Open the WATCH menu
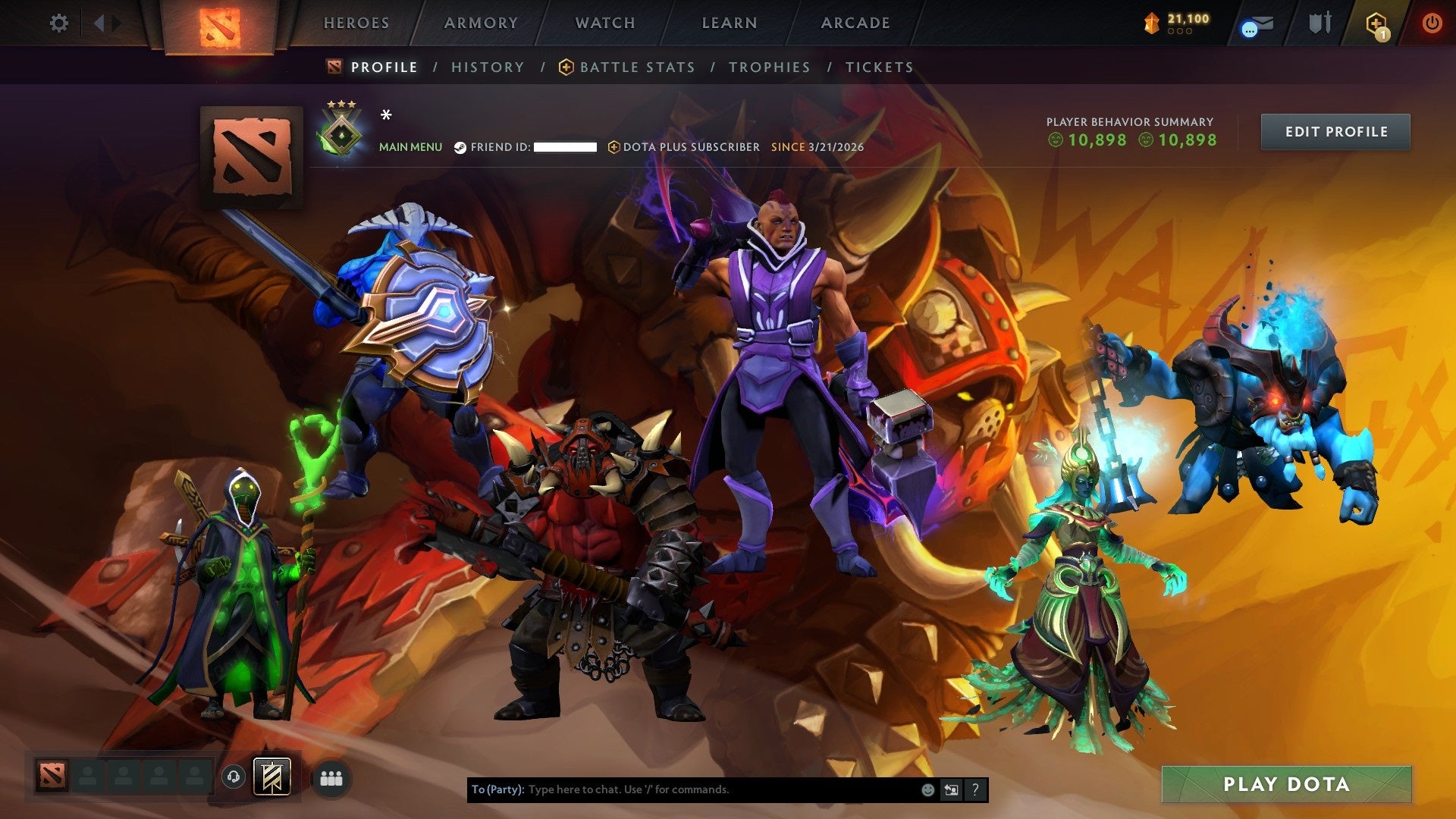 pyautogui.click(x=604, y=23)
